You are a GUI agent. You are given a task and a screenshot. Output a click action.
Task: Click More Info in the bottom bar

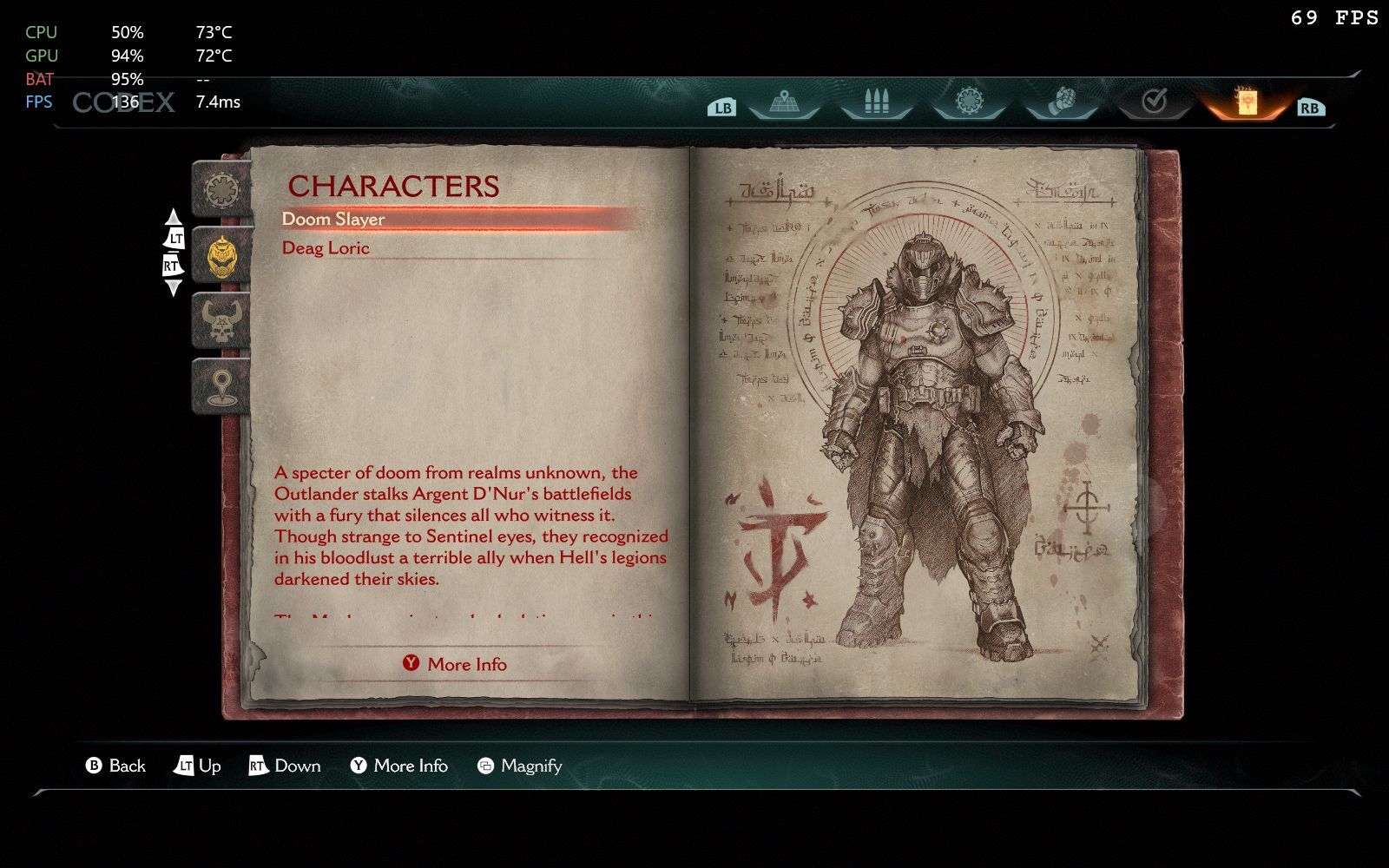click(x=399, y=766)
